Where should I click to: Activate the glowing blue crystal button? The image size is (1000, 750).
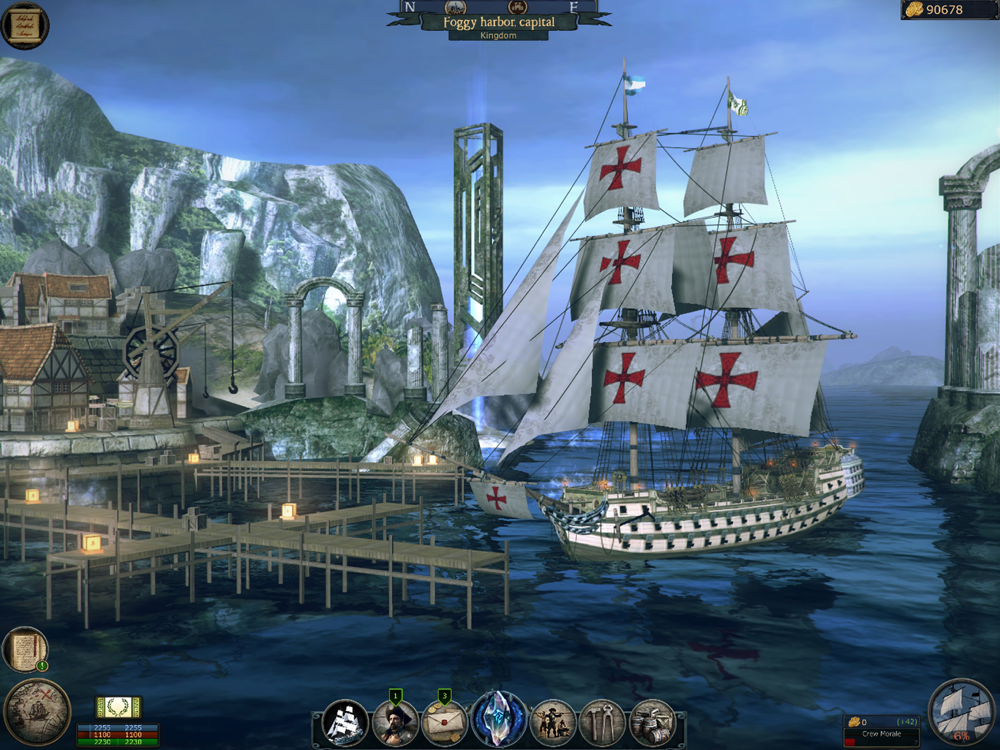499,720
